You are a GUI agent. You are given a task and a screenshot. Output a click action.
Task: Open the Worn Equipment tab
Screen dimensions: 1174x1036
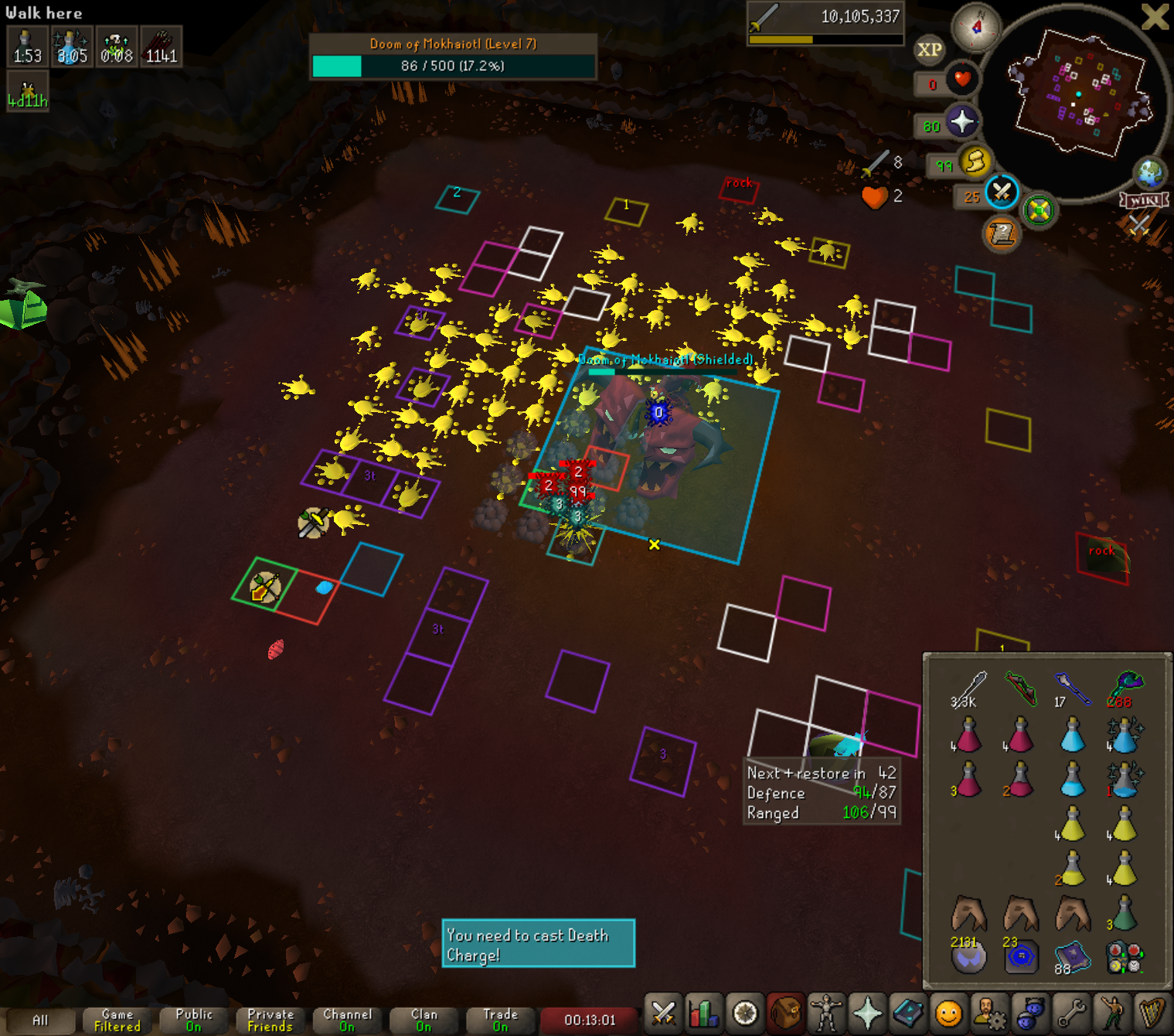click(x=826, y=1013)
